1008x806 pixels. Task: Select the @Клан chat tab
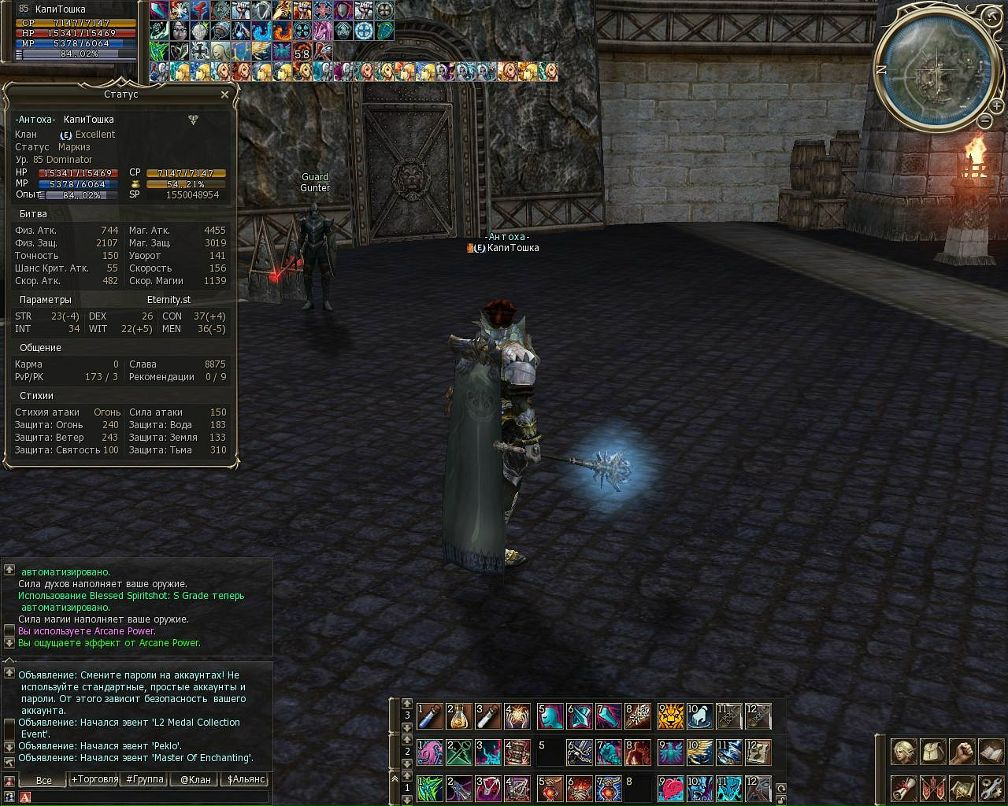point(196,779)
